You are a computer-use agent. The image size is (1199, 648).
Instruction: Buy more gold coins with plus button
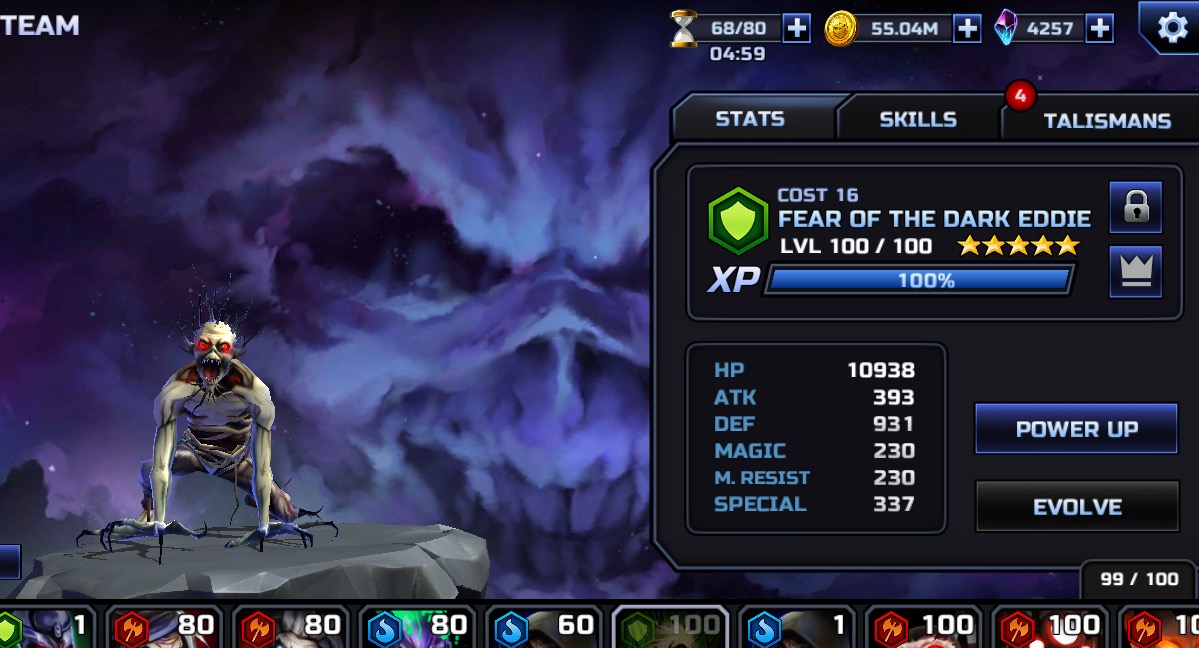click(x=967, y=28)
